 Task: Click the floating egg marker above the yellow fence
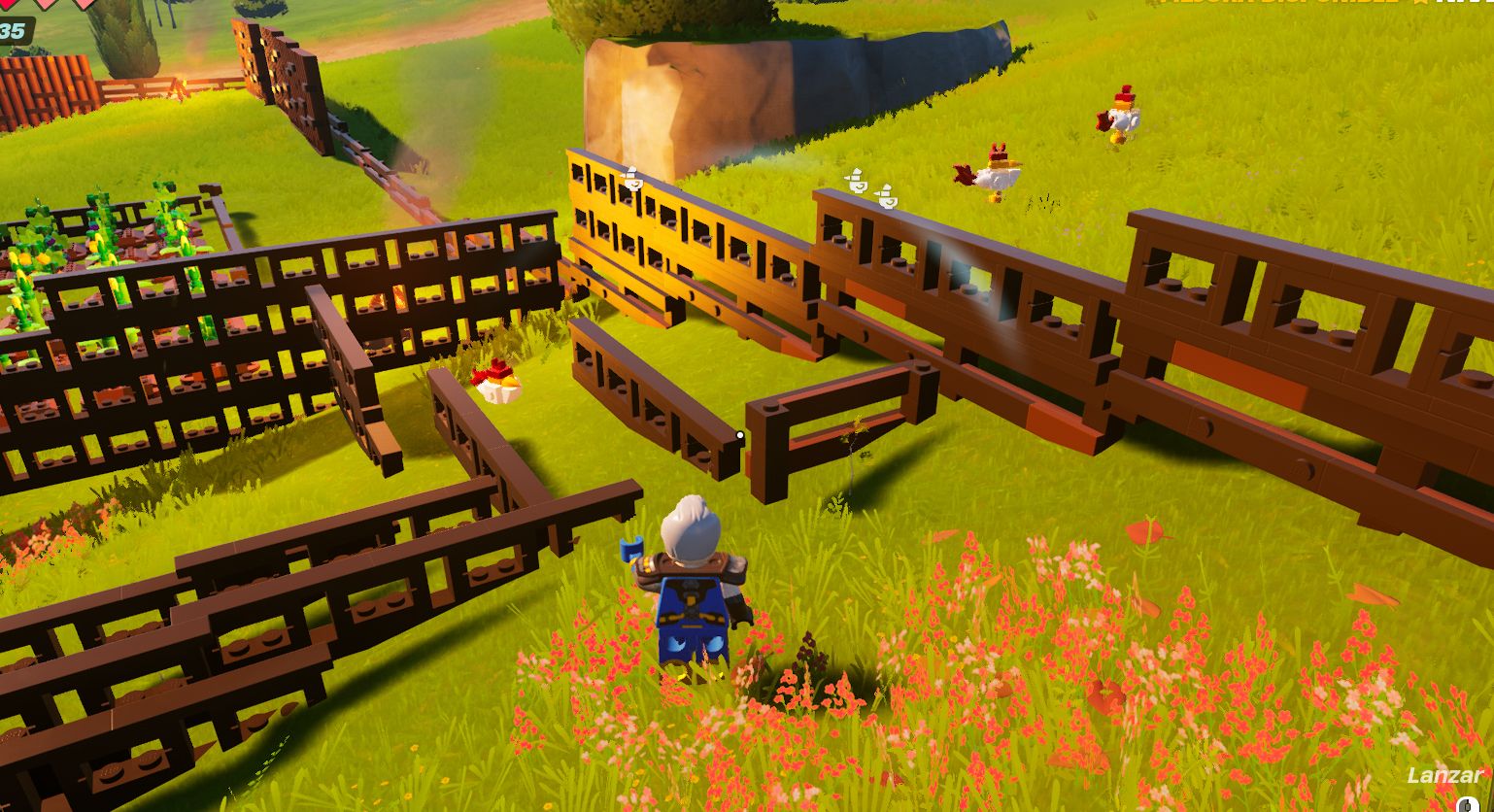634,181
